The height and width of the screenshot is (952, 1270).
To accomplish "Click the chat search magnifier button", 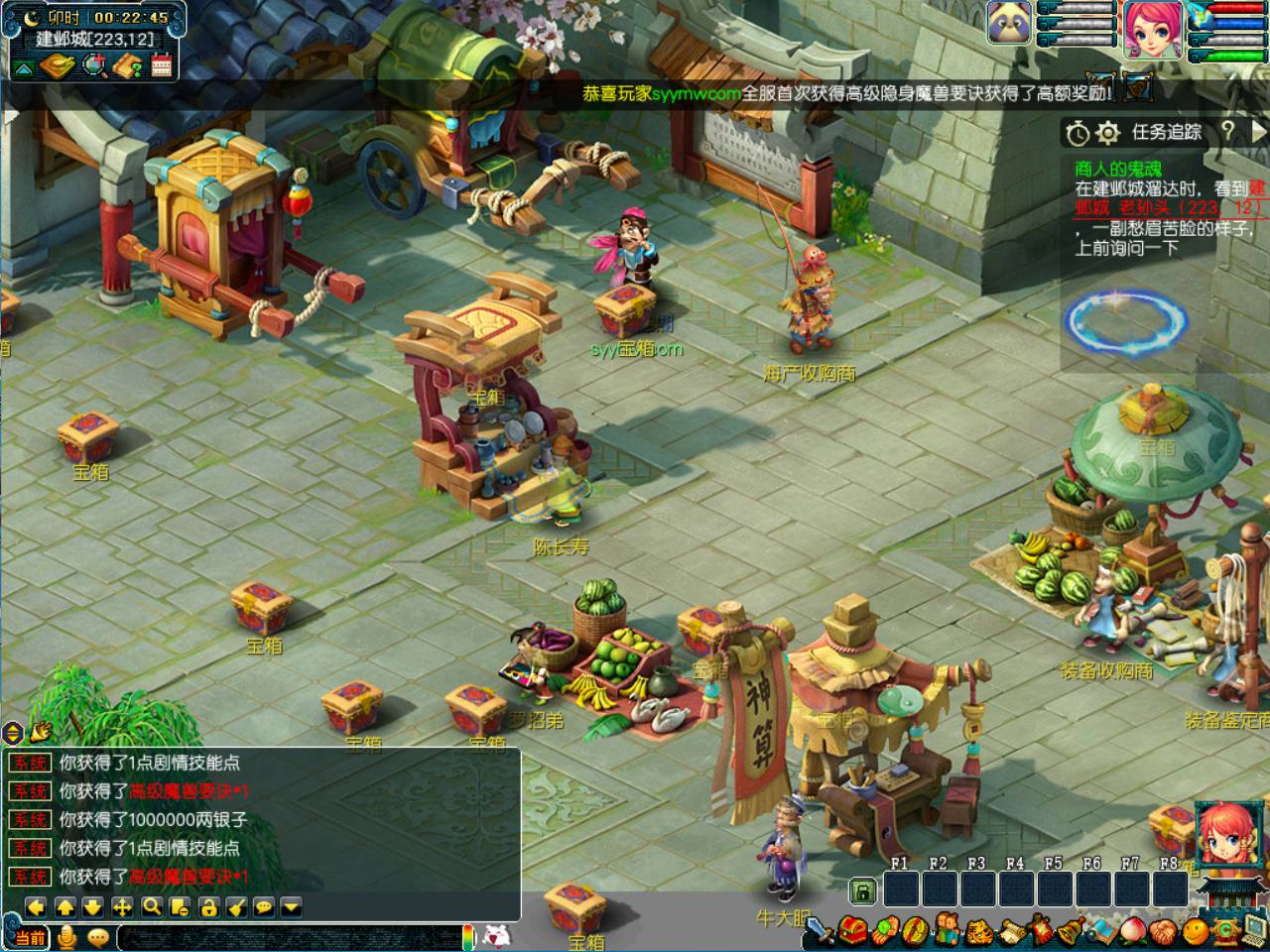I will click(151, 906).
